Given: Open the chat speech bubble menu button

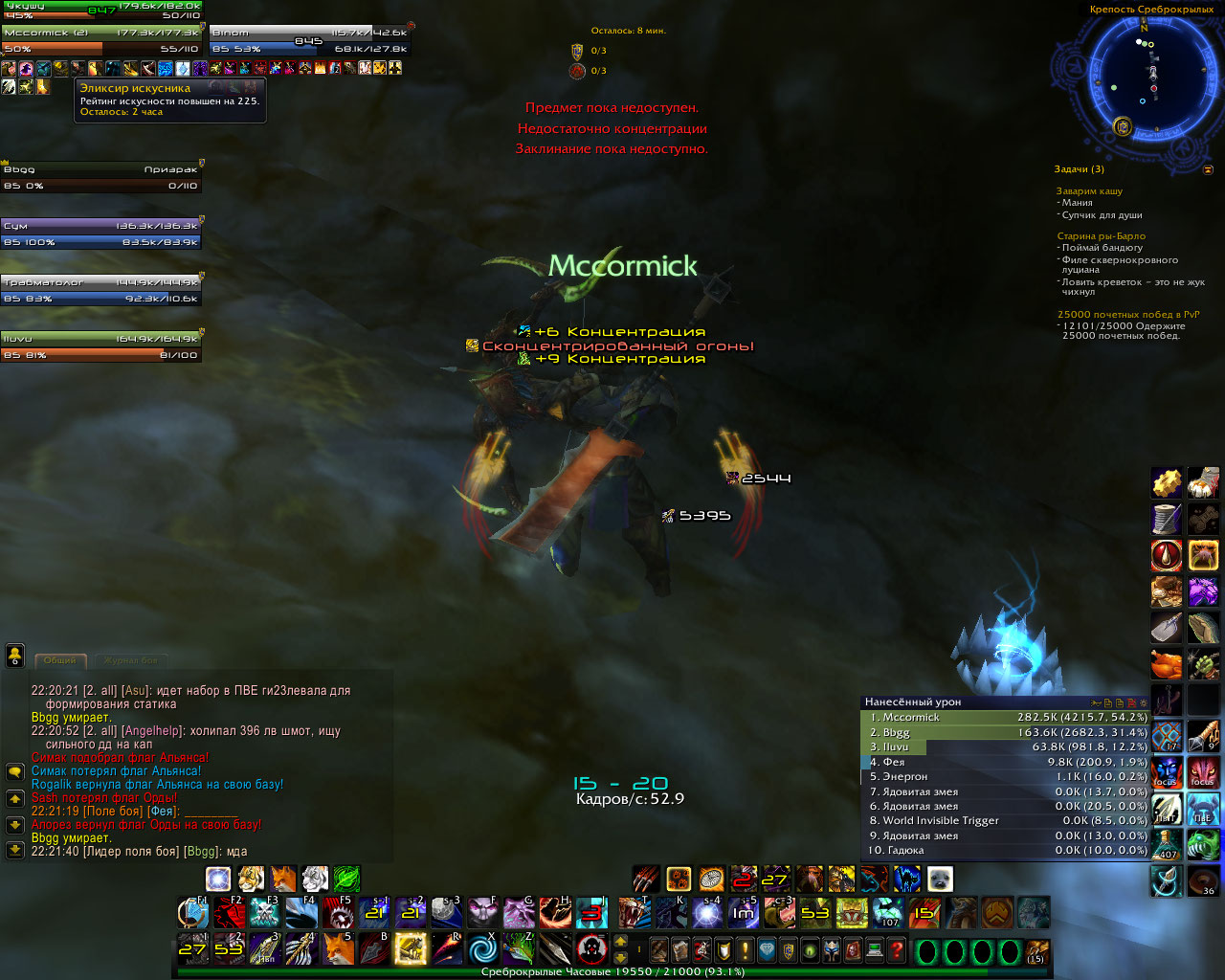Looking at the screenshot, I should coord(15,771).
